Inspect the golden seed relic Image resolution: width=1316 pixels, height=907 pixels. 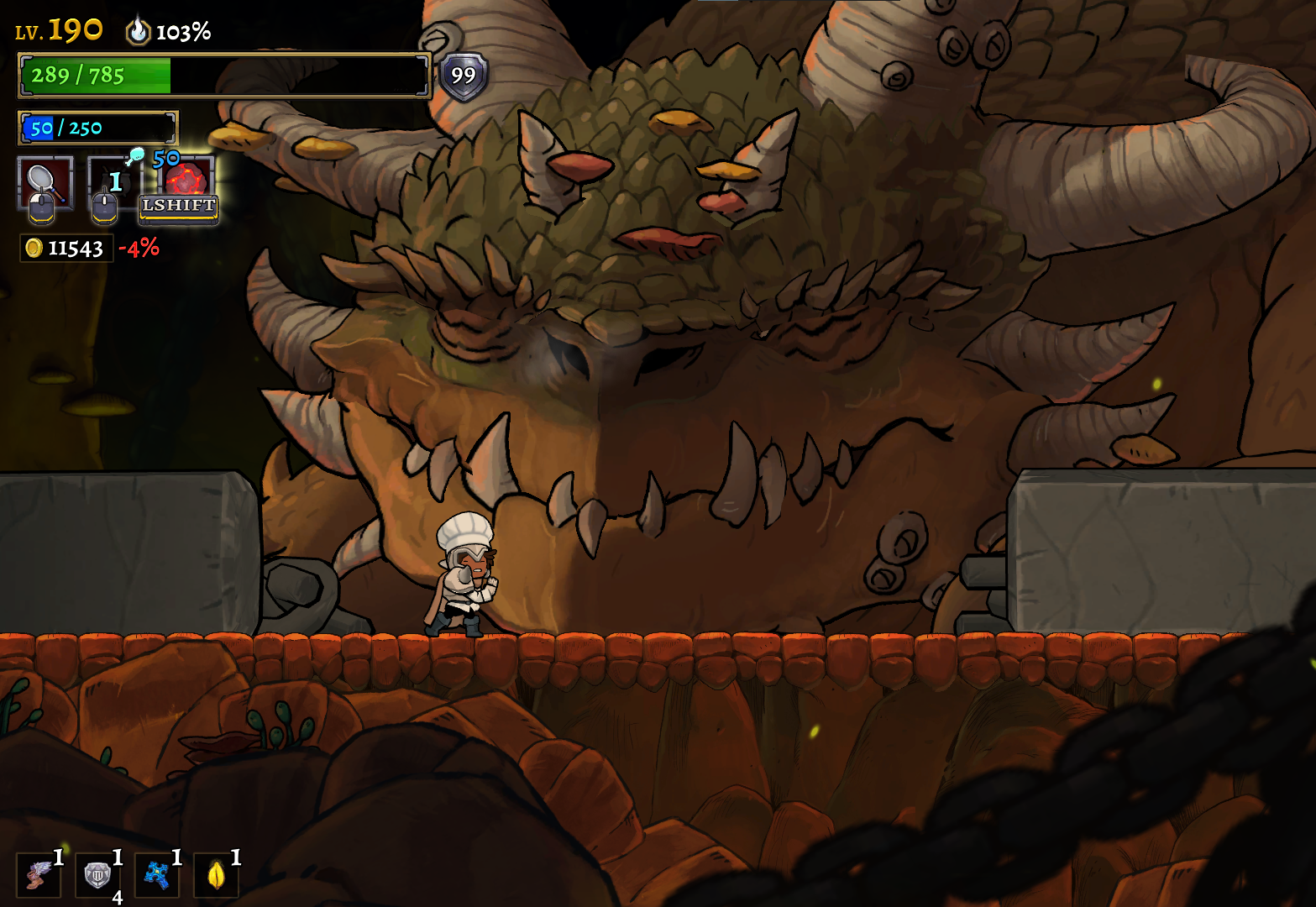[216, 875]
